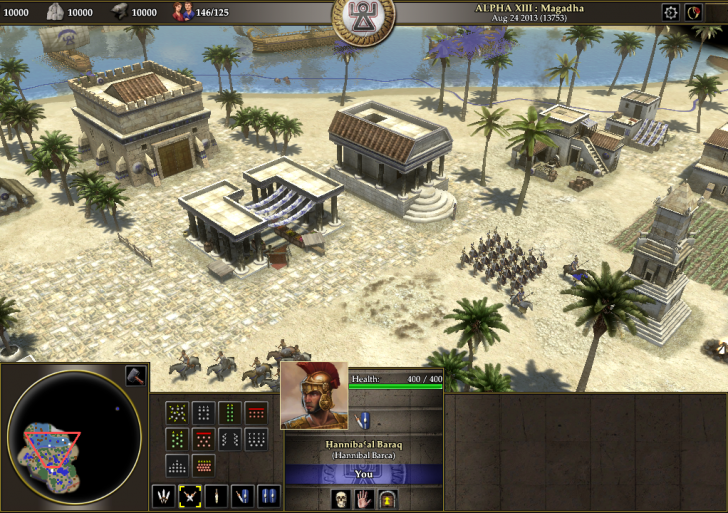Open the settings gear menu
The image size is (728, 513).
tap(670, 12)
